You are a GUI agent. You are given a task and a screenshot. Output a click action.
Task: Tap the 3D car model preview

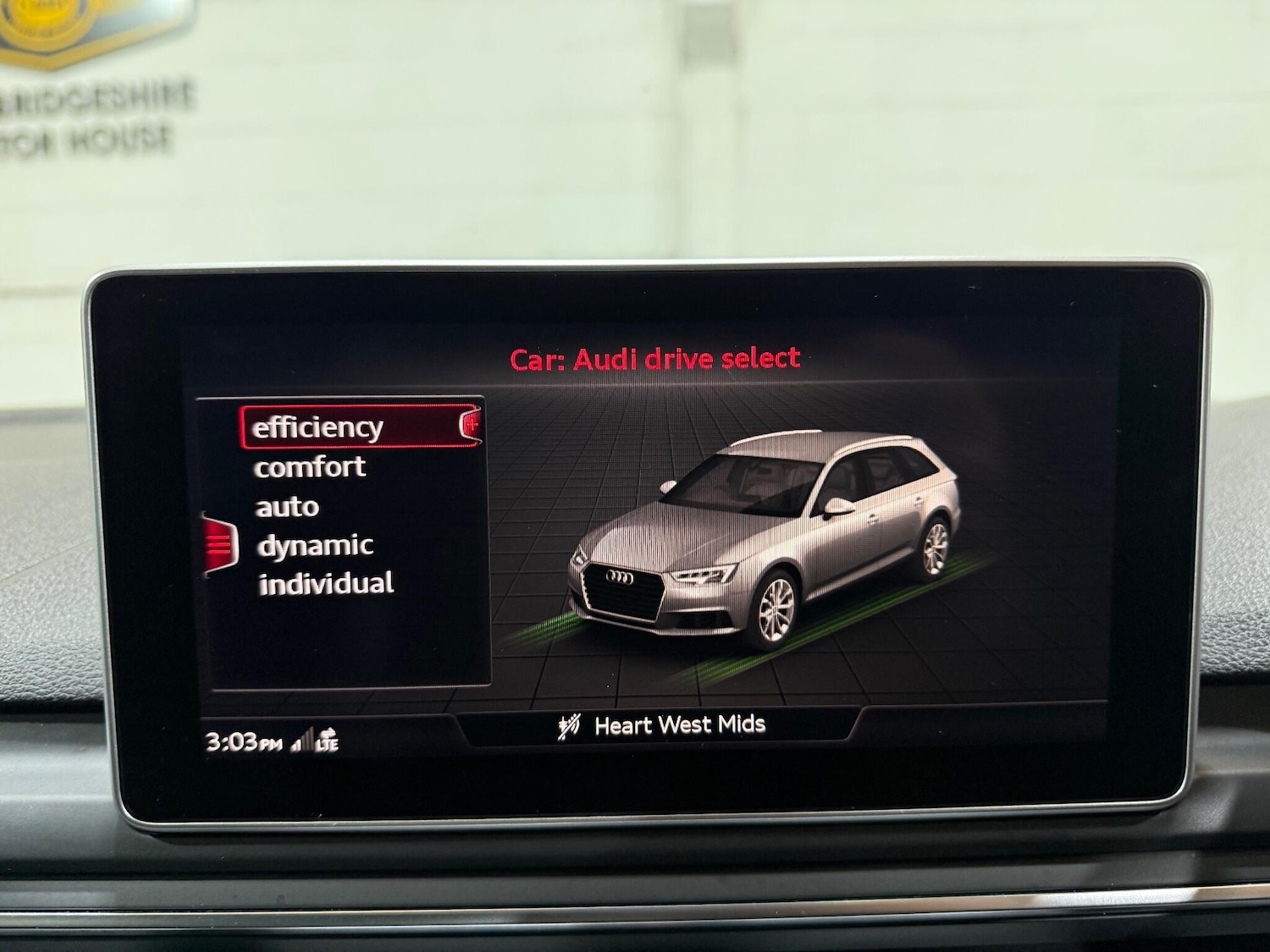[x=762, y=525]
